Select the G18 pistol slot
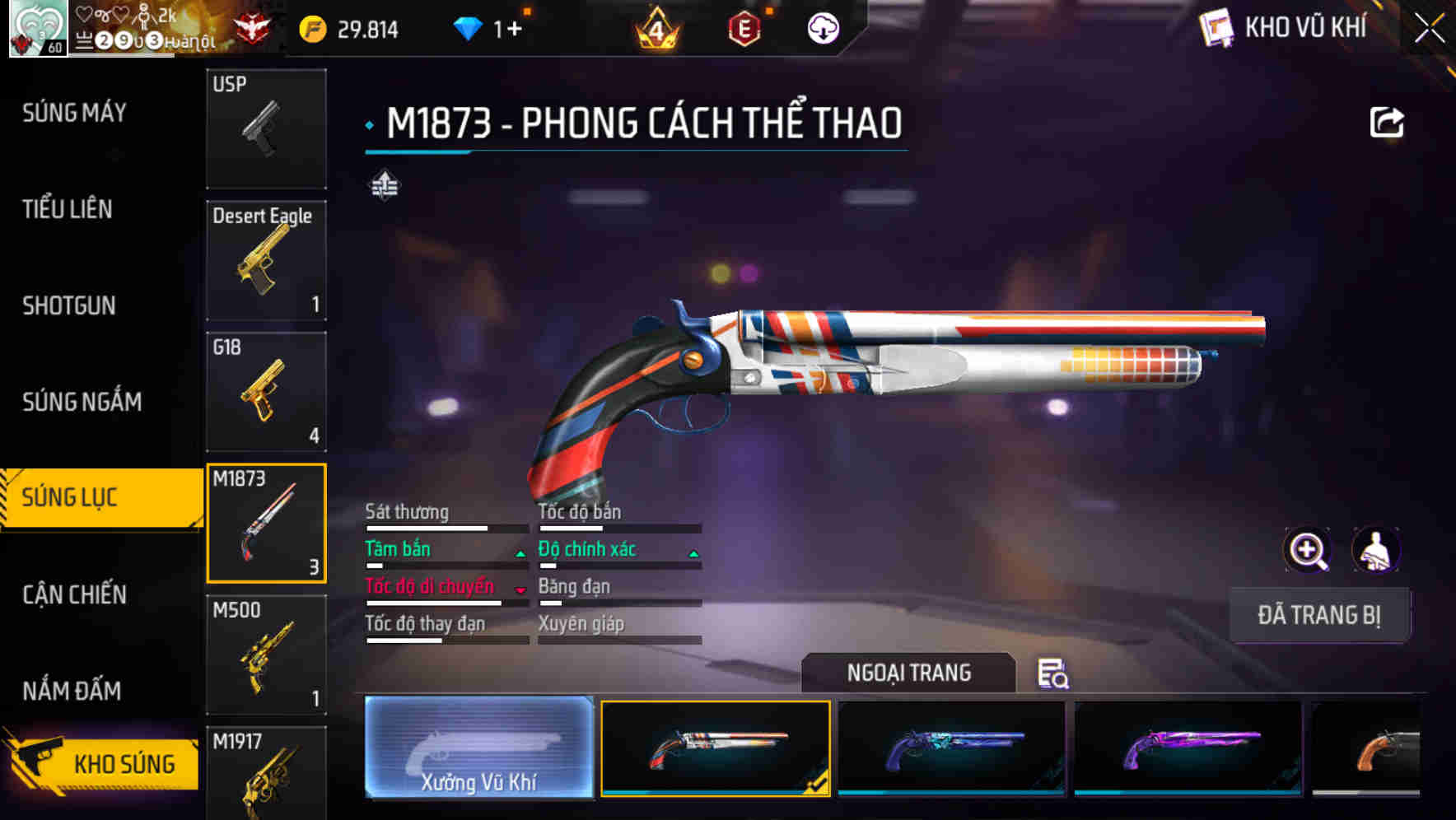The image size is (1456, 820). tap(266, 392)
